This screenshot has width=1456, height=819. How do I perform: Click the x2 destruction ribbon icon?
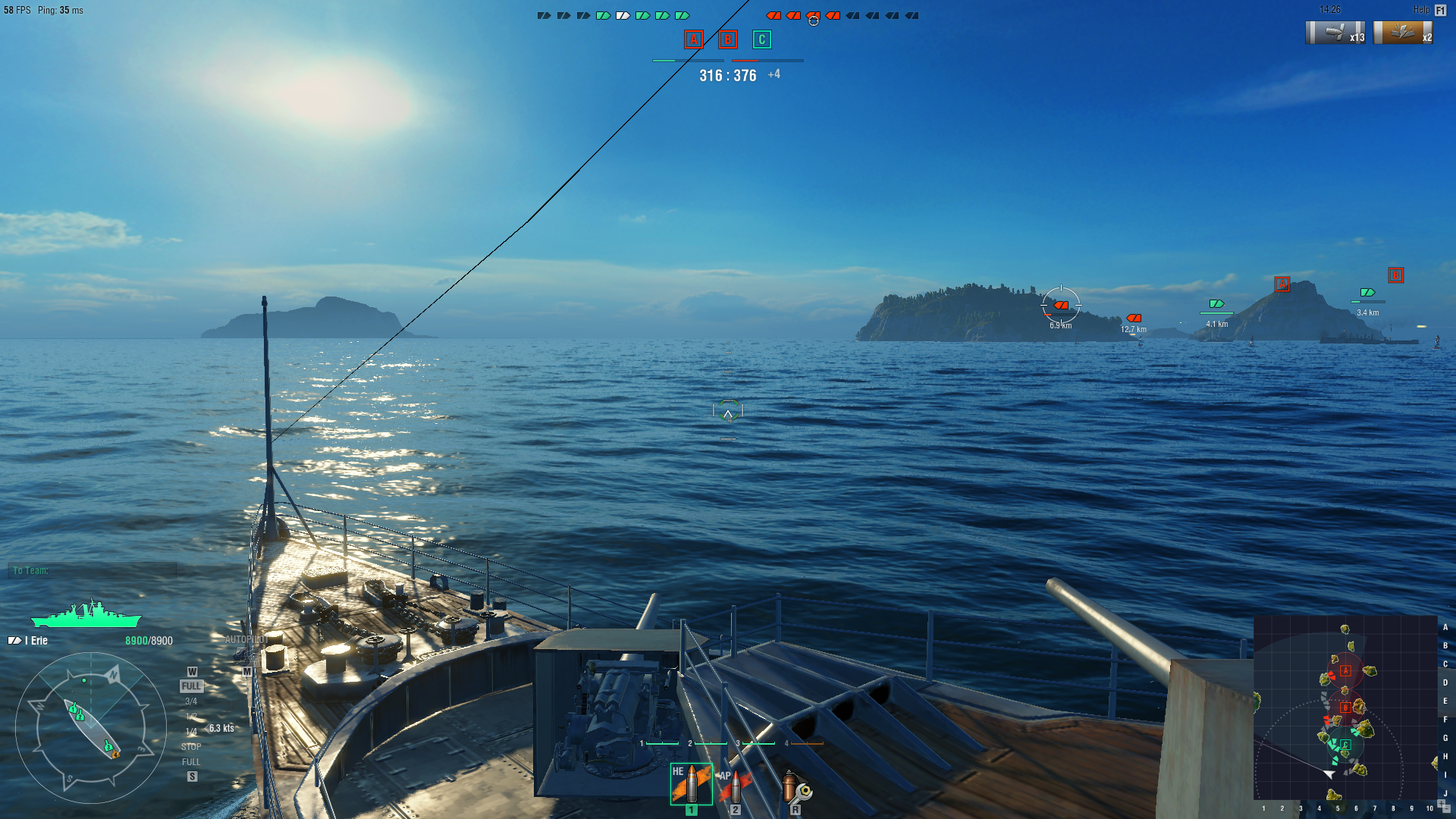click(x=1404, y=33)
